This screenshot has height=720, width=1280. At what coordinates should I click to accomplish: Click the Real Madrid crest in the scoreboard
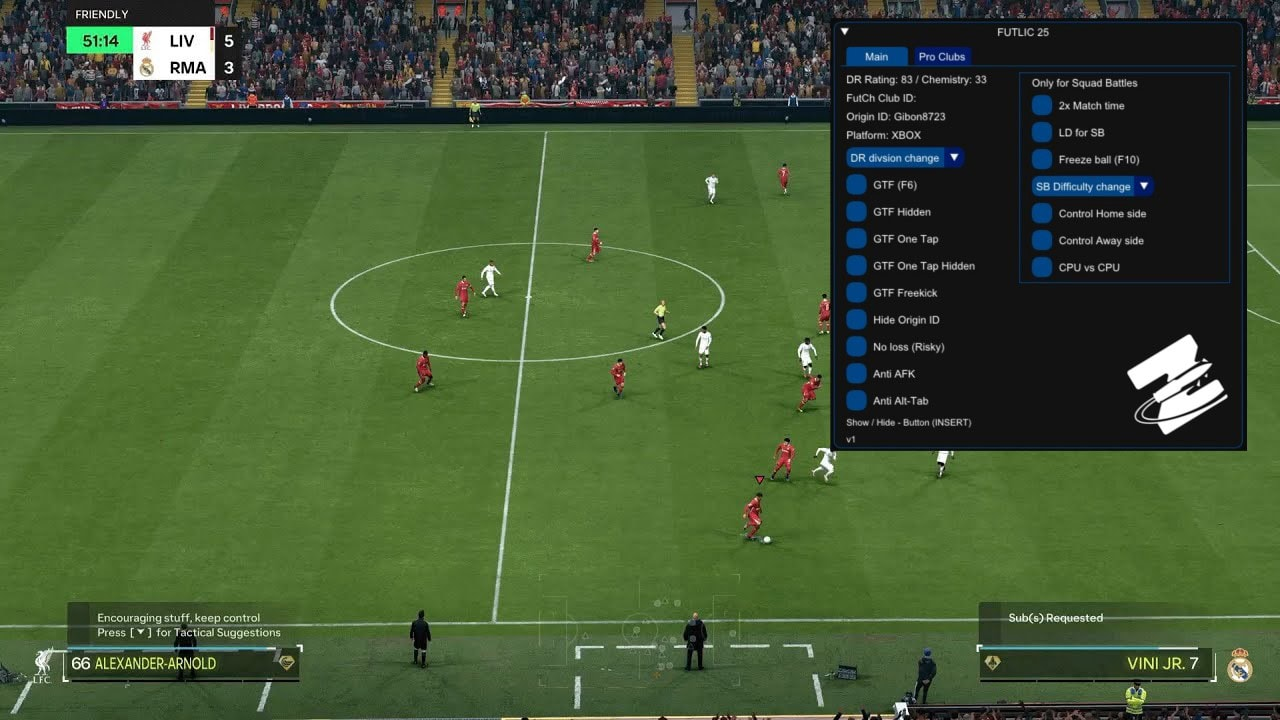[148, 67]
